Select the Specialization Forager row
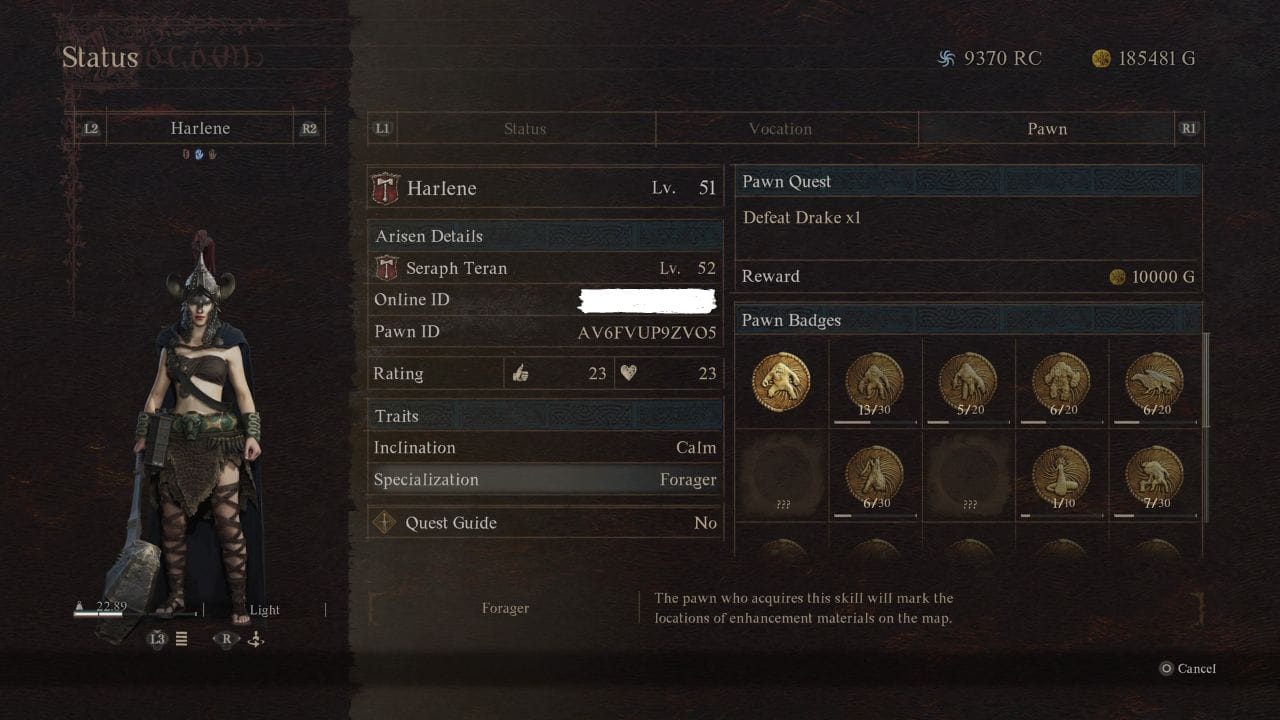This screenshot has width=1280, height=720. click(545, 480)
